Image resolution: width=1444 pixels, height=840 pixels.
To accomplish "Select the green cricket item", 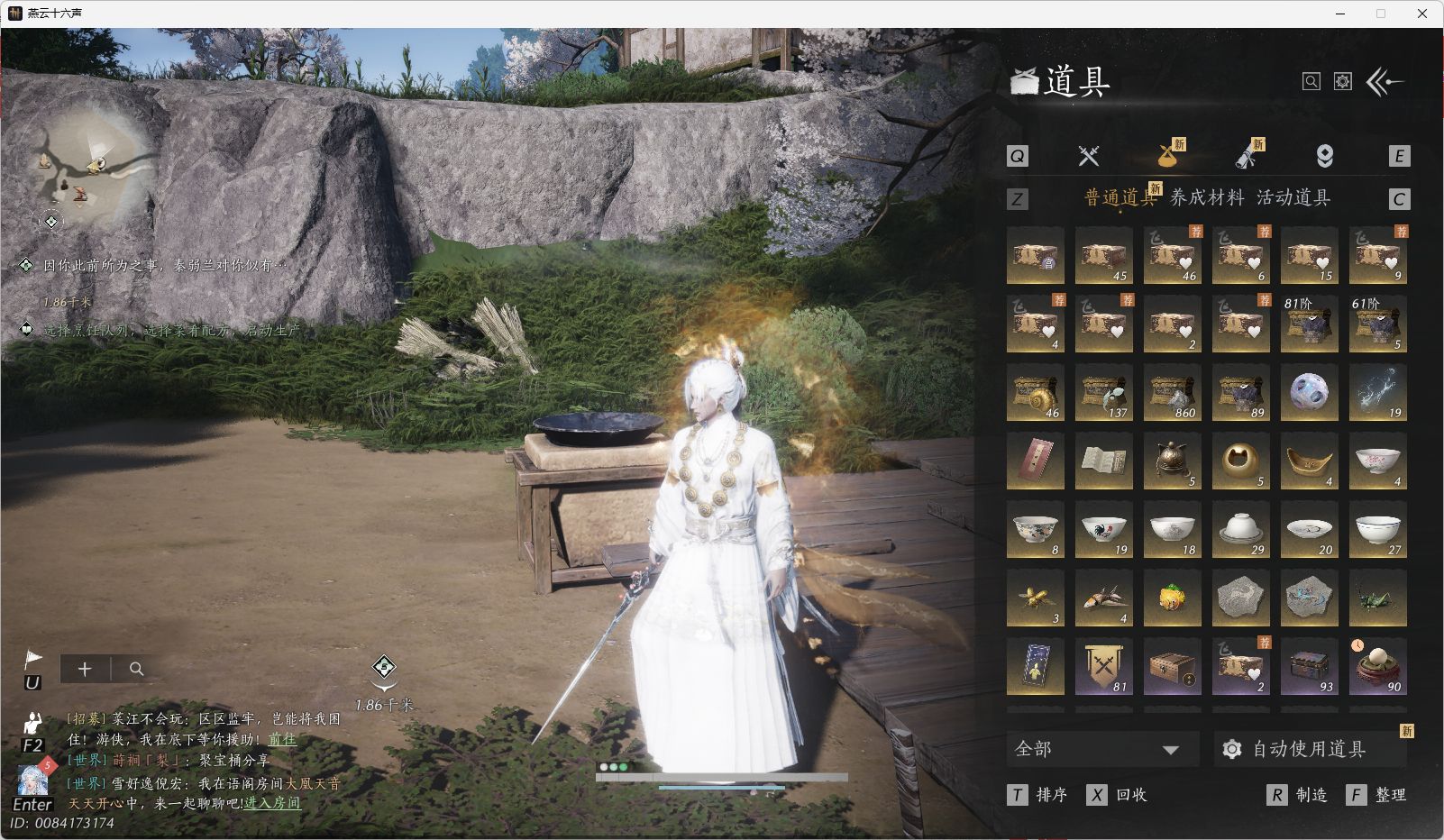I will click(1377, 598).
